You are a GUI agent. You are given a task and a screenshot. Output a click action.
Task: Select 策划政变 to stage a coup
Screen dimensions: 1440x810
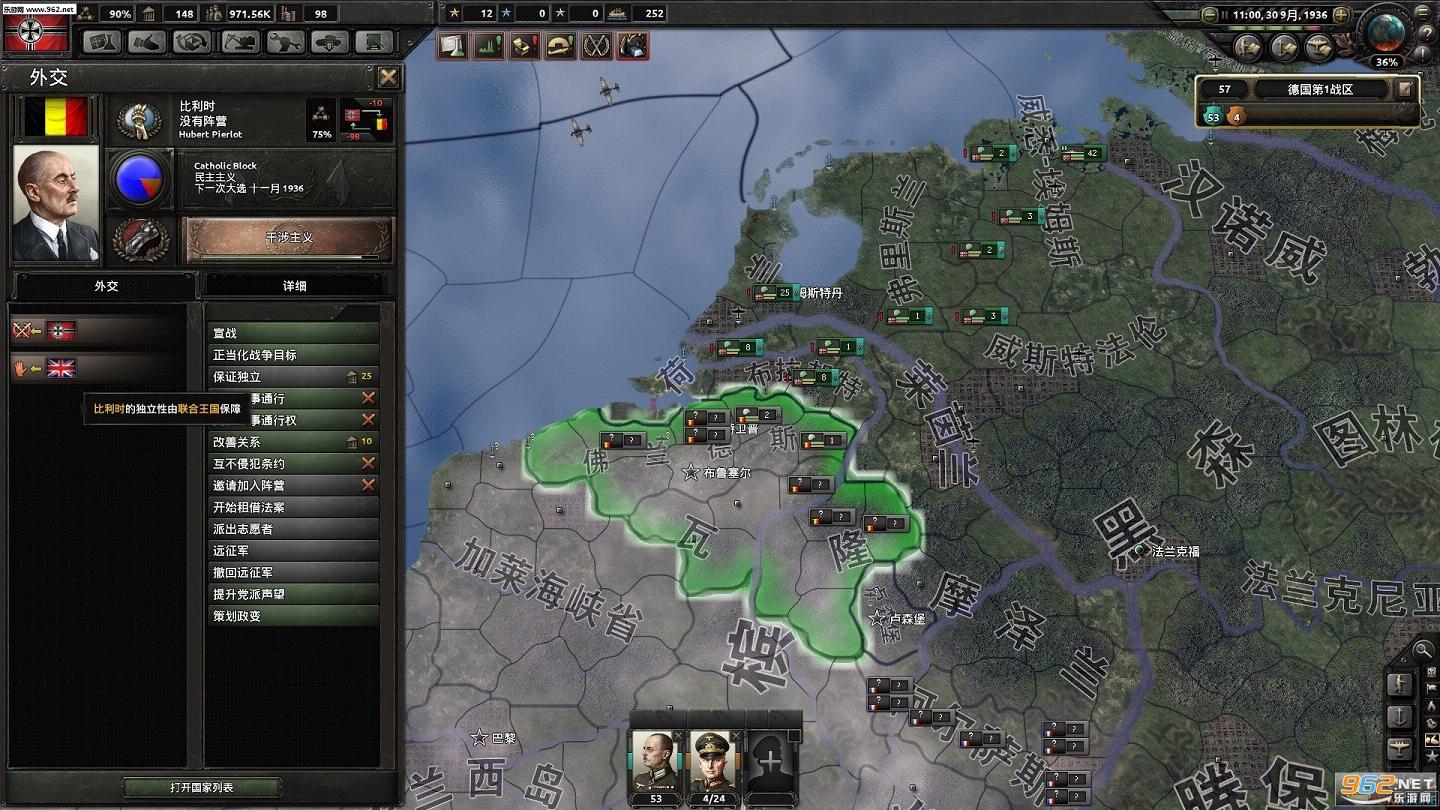pos(292,616)
